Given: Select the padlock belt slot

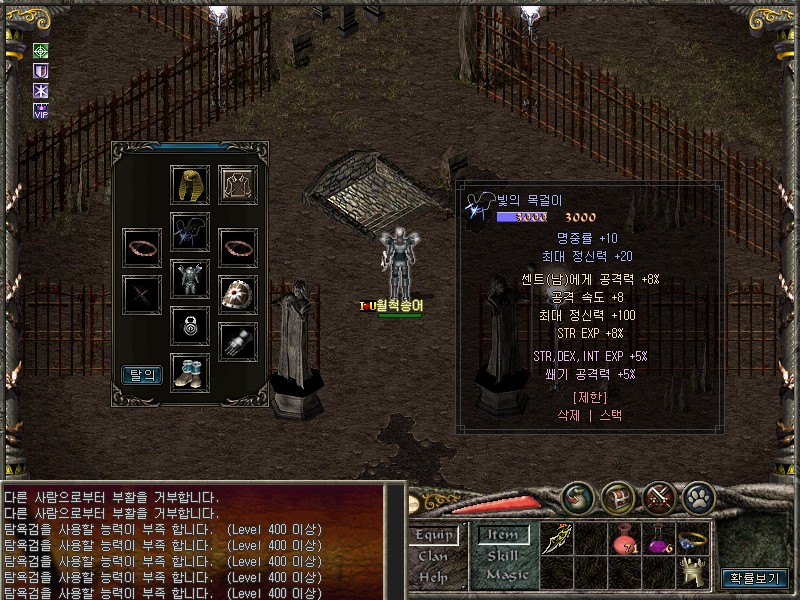Looking at the screenshot, I should click(x=190, y=325).
